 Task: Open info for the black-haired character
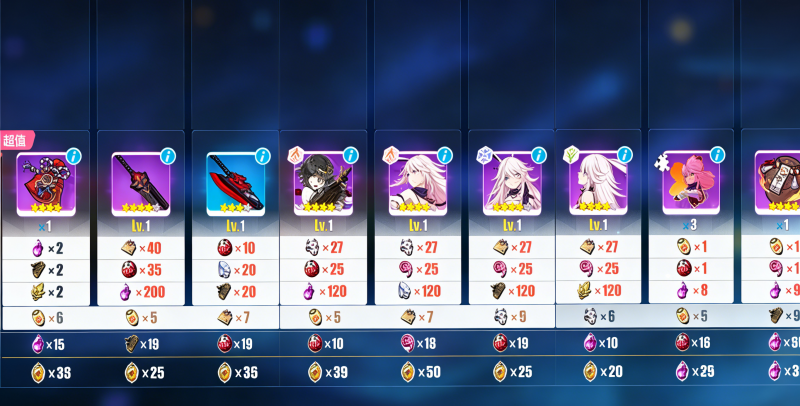(350, 157)
